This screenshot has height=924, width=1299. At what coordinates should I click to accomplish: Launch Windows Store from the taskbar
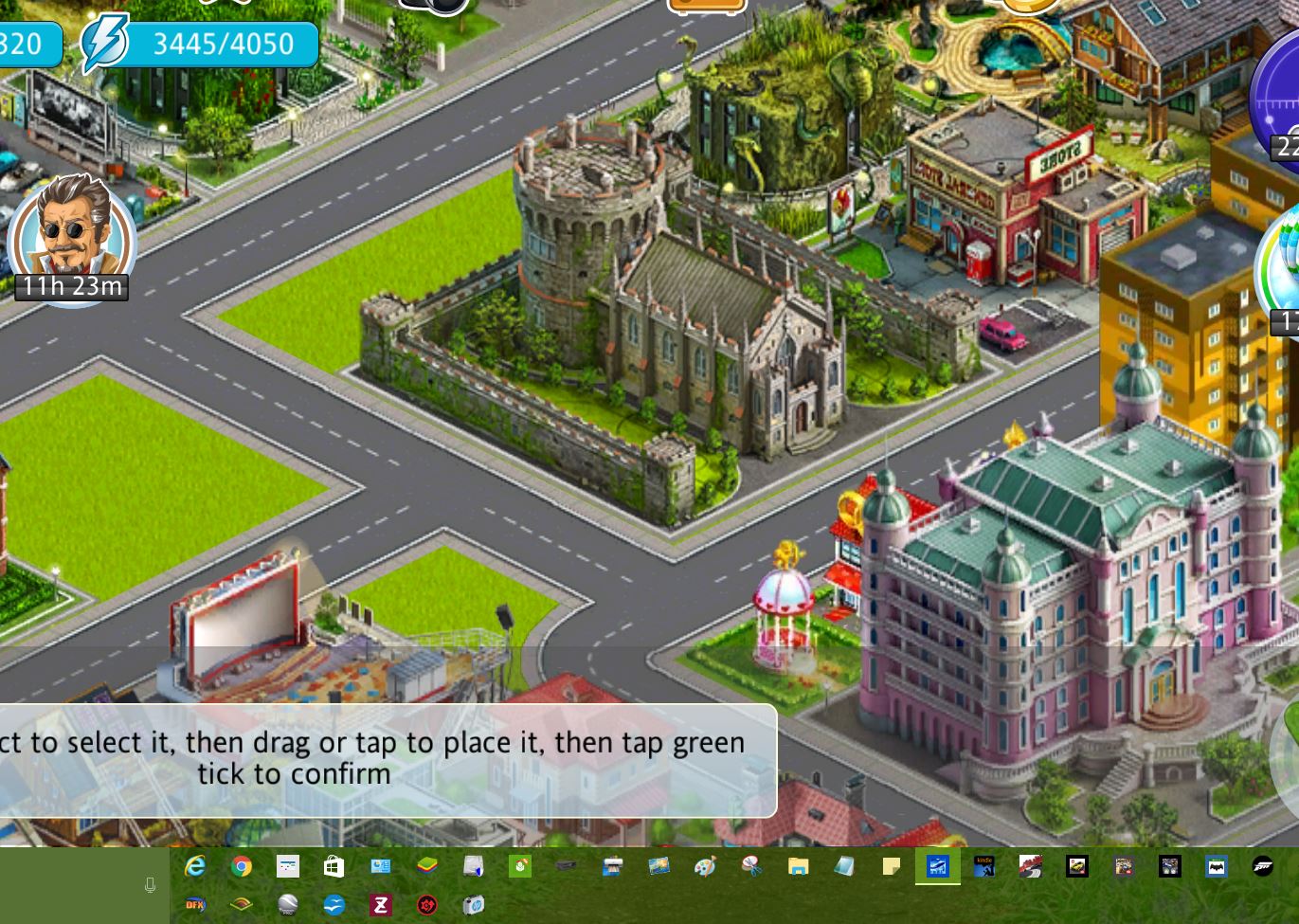click(334, 866)
